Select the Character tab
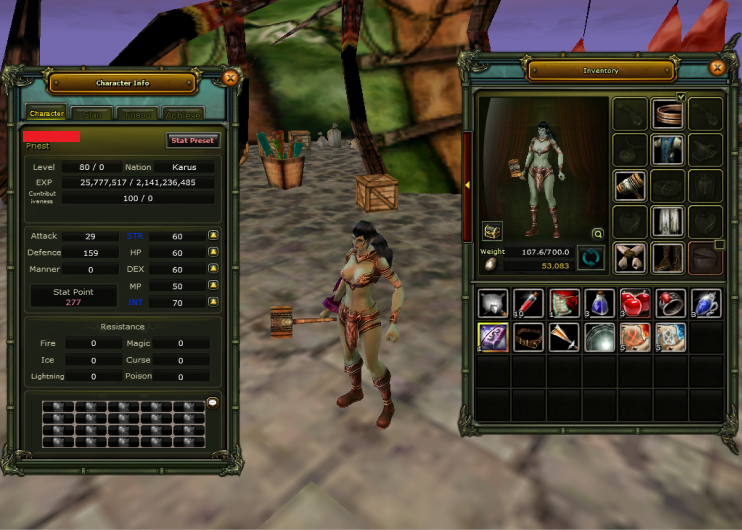742x530 pixels. (46, 114)
